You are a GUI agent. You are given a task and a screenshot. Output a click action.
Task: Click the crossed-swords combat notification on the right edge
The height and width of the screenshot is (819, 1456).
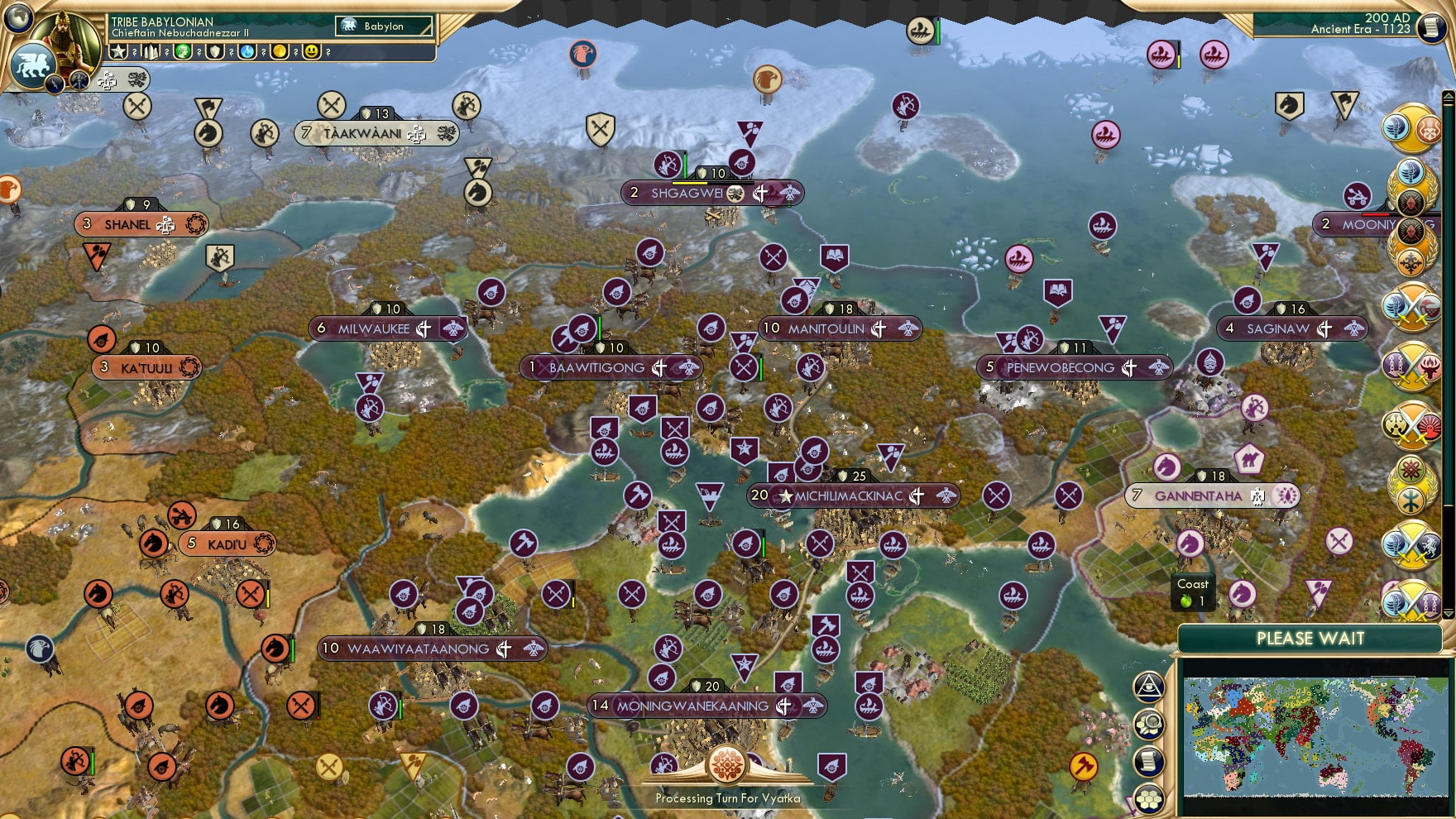point(1410,306)
